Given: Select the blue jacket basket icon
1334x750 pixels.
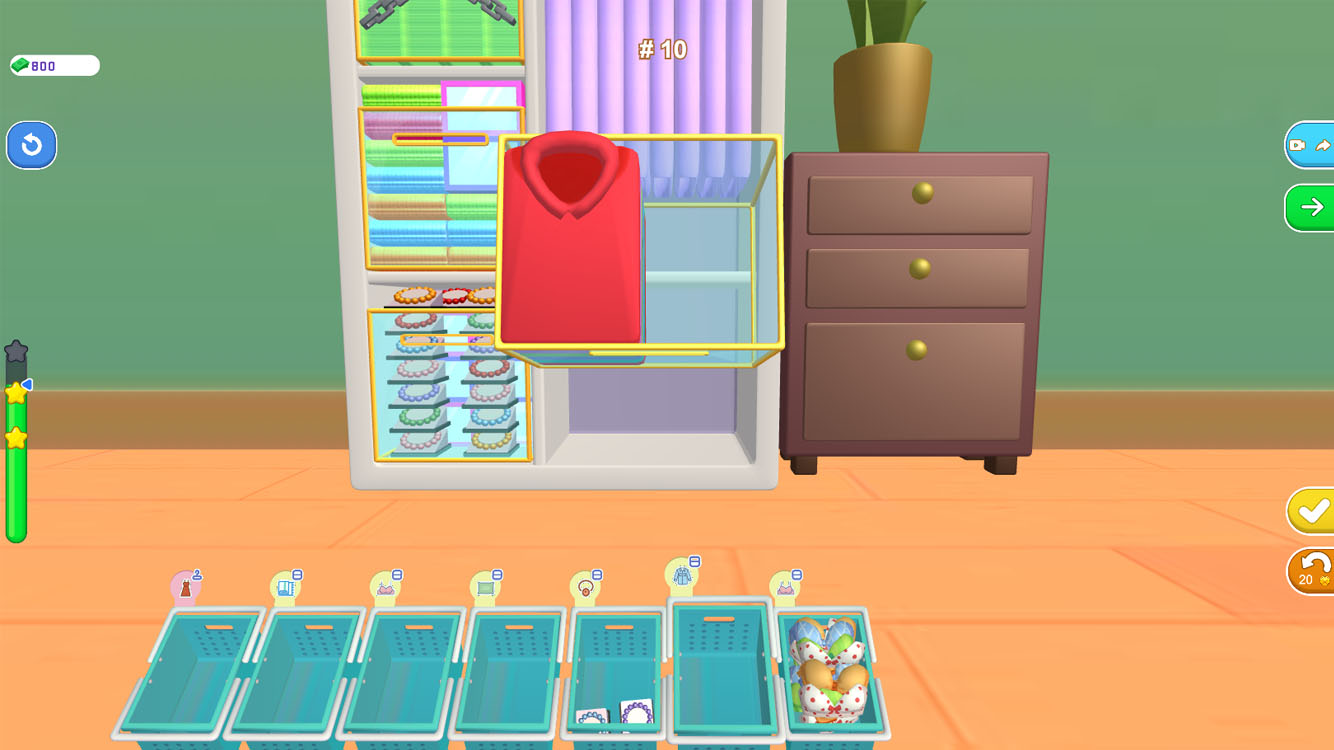Looking at the screenshot, I should [685, 572].
